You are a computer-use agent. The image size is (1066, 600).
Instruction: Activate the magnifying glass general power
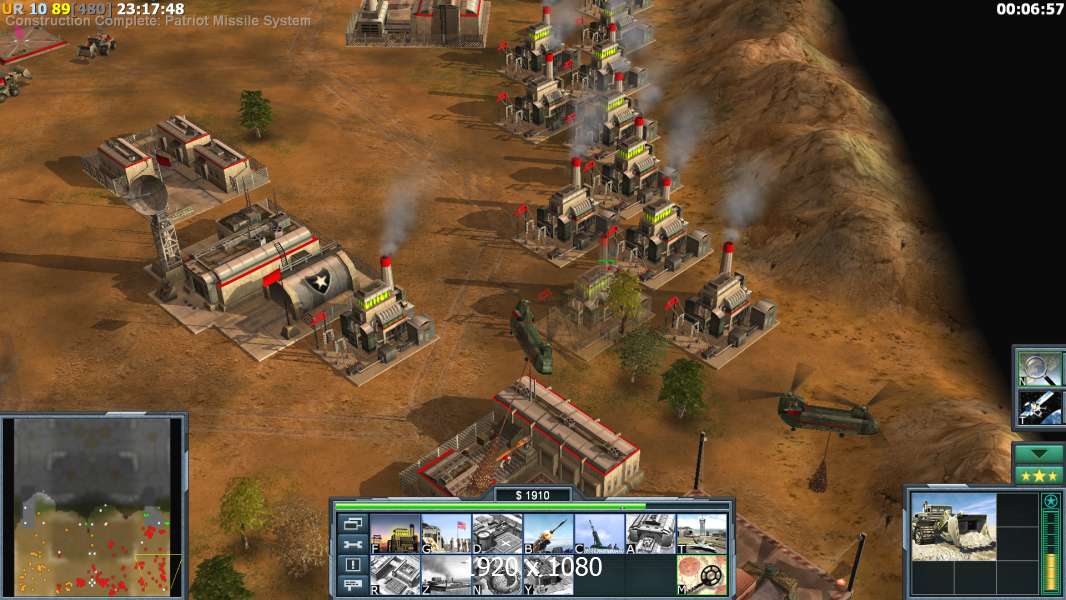pyautogui.click(x=1039, y=368)
